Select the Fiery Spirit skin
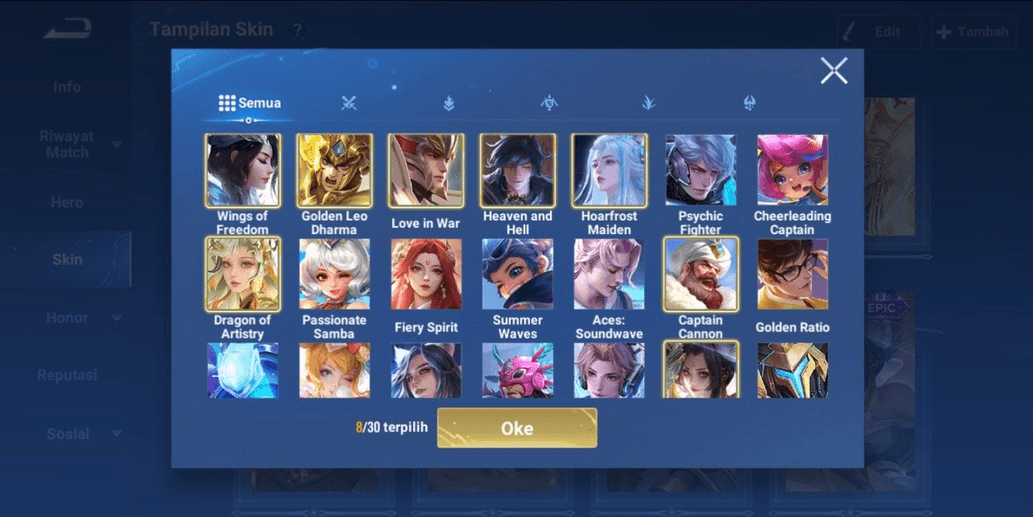The height and width of the screenshot is (517, 1033). pos(426,274)
